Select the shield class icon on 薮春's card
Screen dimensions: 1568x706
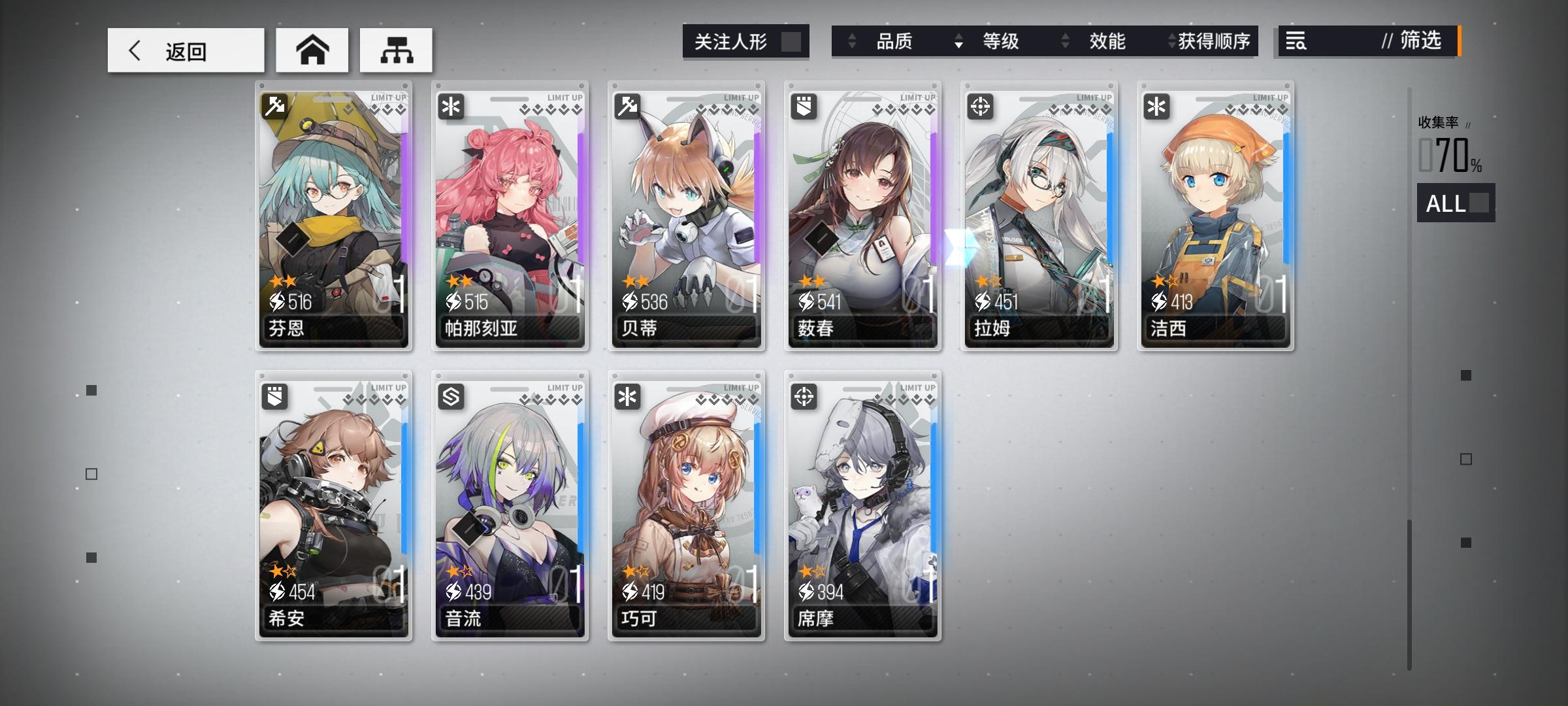pos(804,105)
